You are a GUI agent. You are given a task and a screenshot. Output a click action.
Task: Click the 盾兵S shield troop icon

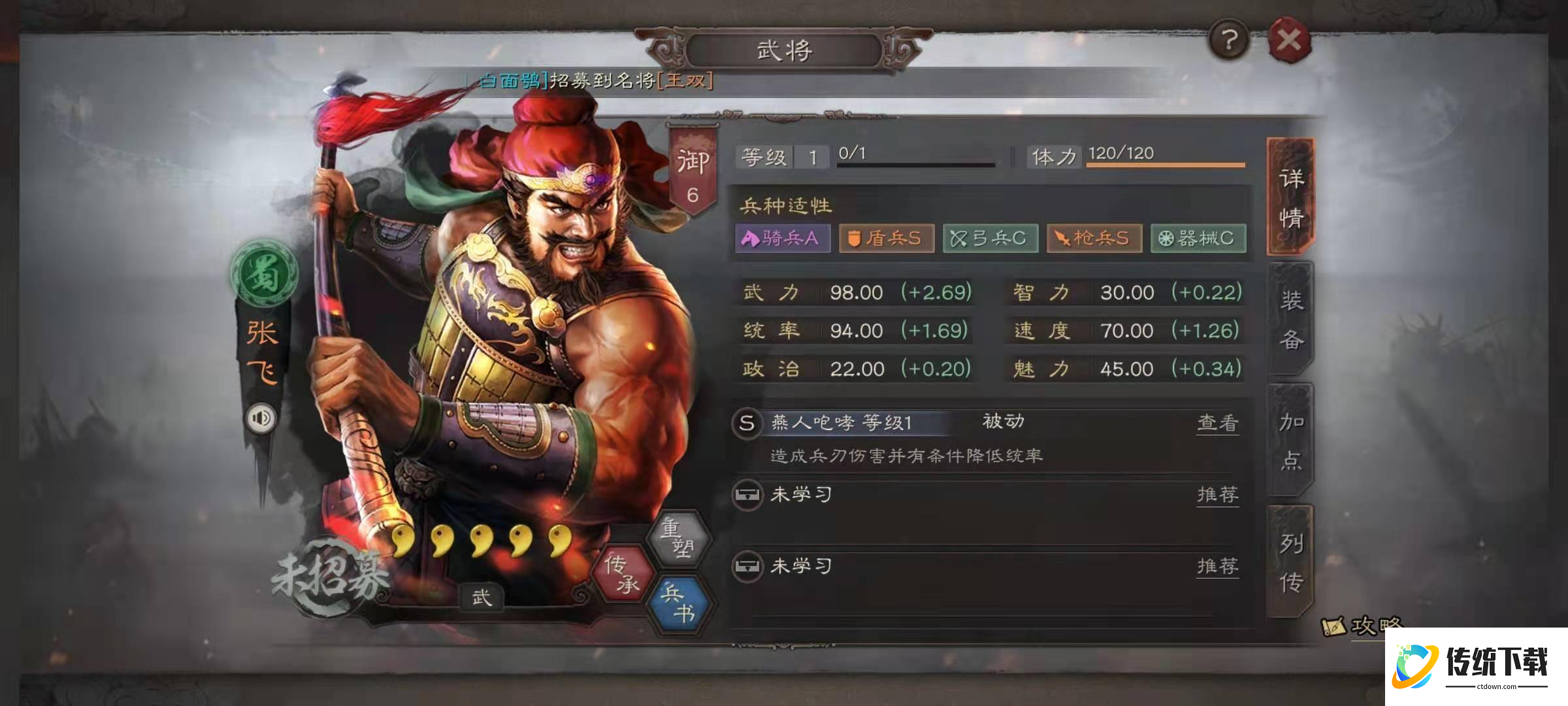pyautogui.click(x=886, y=239)
